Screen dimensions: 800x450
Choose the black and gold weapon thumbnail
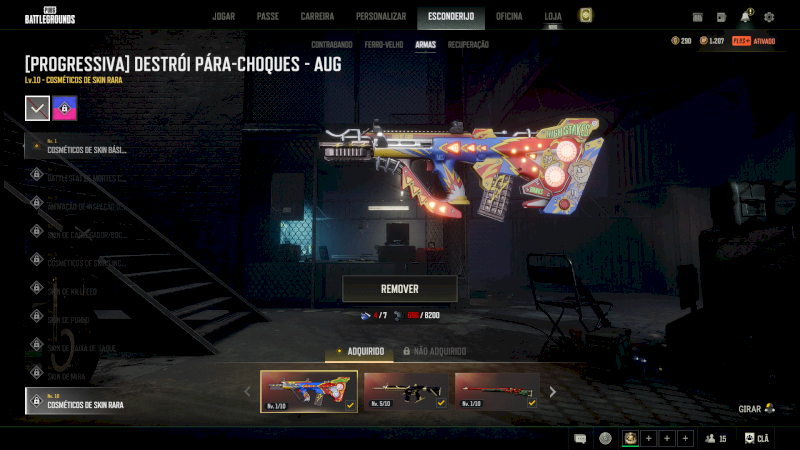(405, 391)
